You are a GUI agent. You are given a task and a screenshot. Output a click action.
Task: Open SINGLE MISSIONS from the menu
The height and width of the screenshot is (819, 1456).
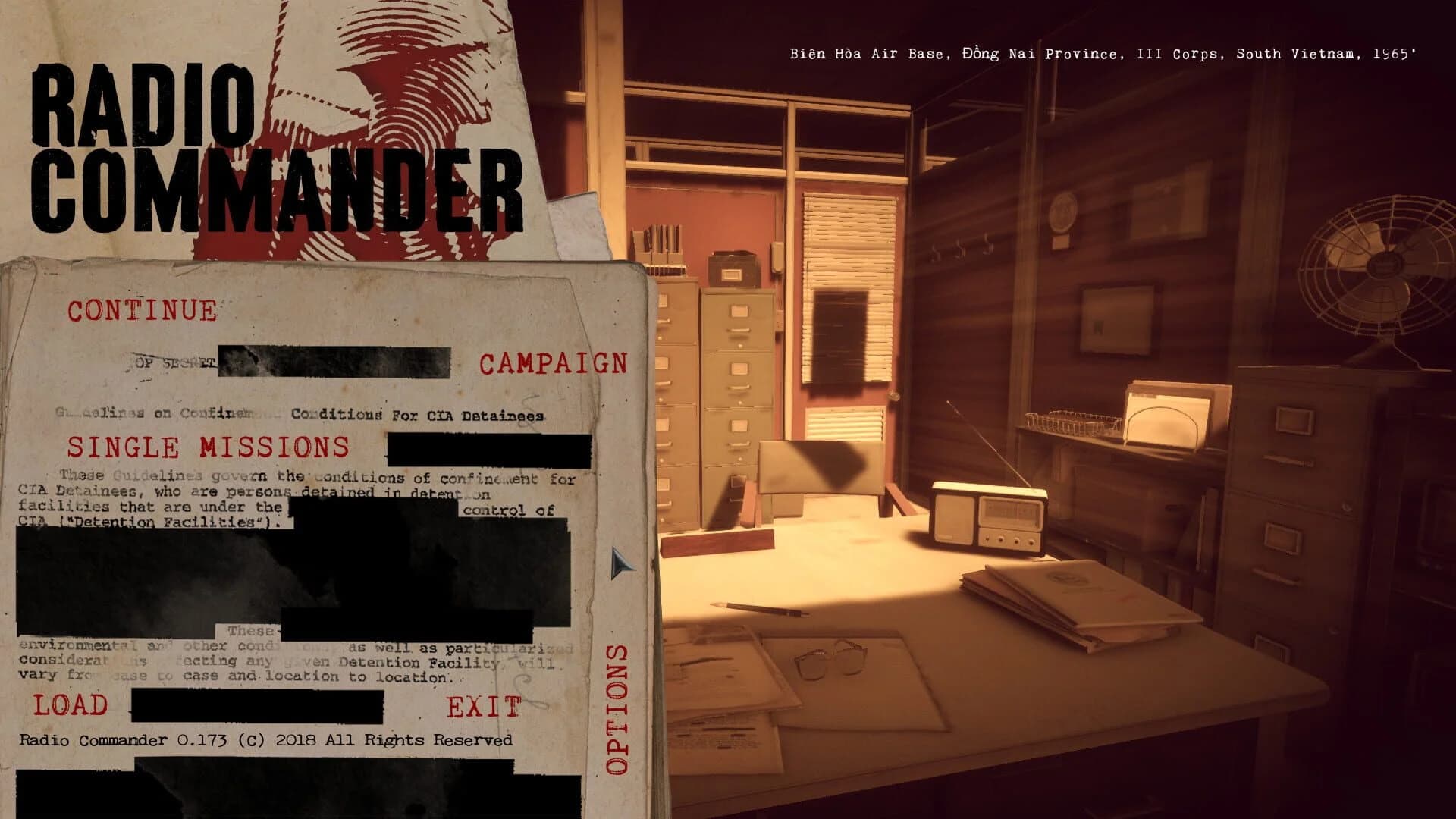[212, 447]
